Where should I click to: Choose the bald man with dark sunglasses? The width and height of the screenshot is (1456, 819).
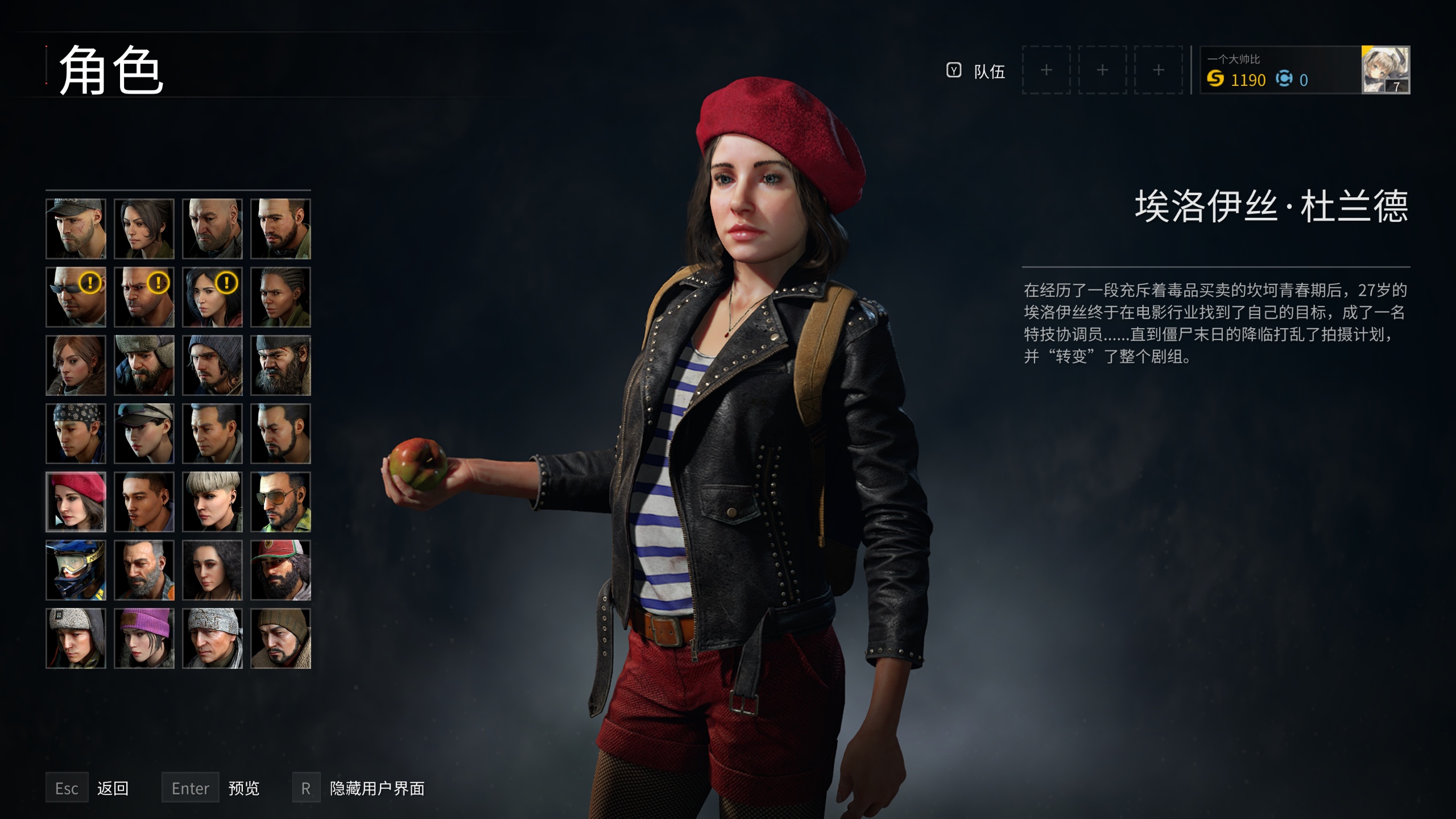(76, 297)
